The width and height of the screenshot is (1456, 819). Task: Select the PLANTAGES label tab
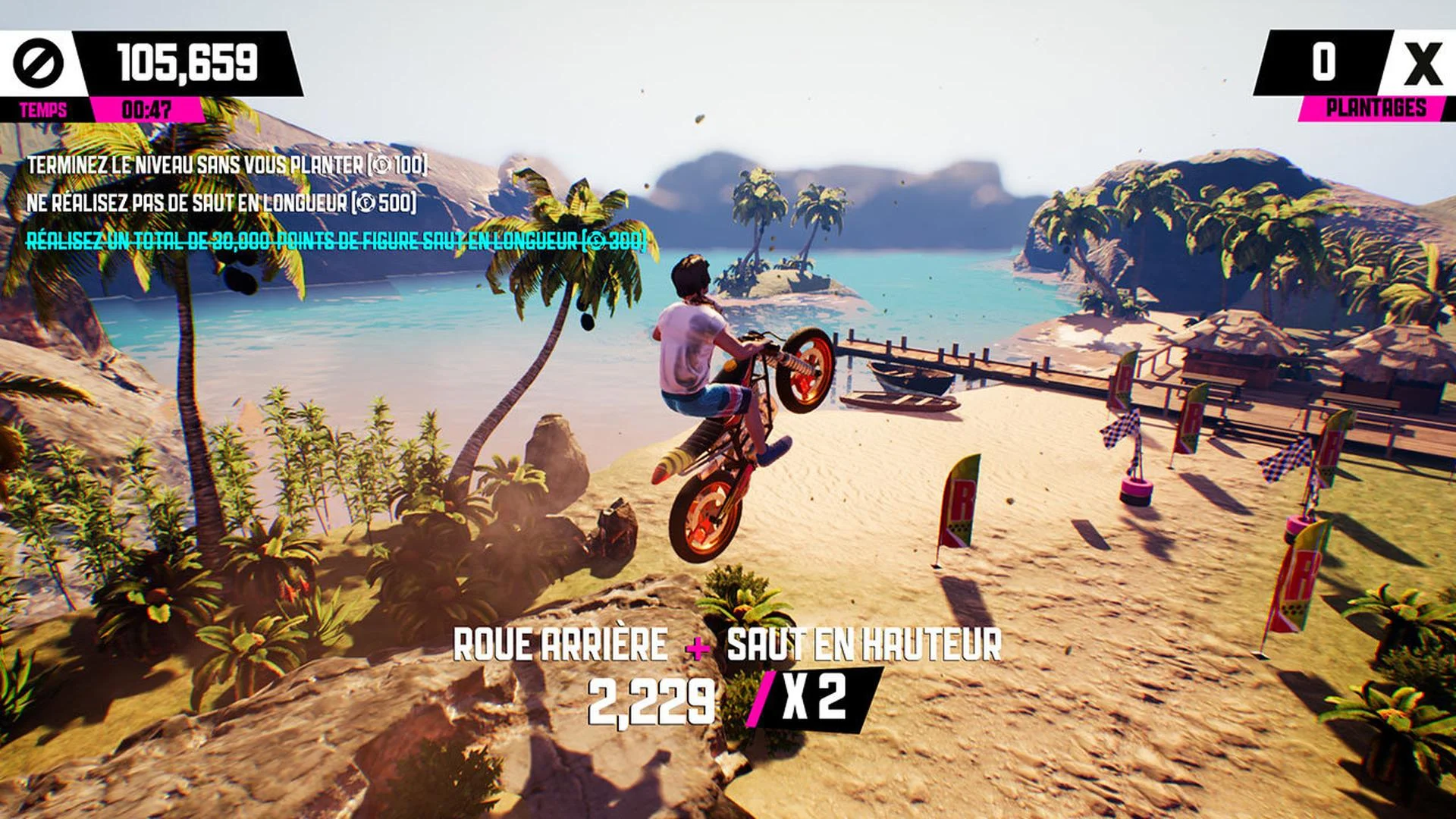[x=1377, y=109]
